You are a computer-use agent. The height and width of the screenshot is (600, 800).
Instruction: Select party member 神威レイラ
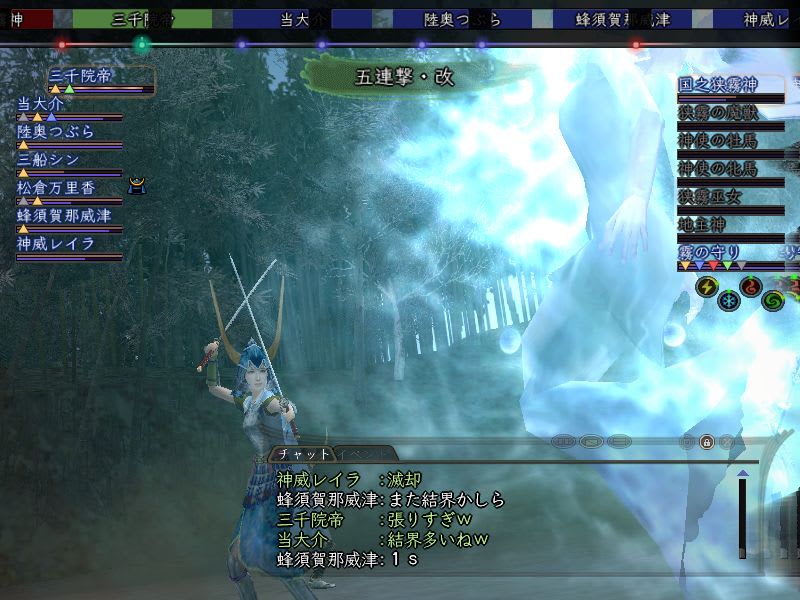click(x=55, y=243)
